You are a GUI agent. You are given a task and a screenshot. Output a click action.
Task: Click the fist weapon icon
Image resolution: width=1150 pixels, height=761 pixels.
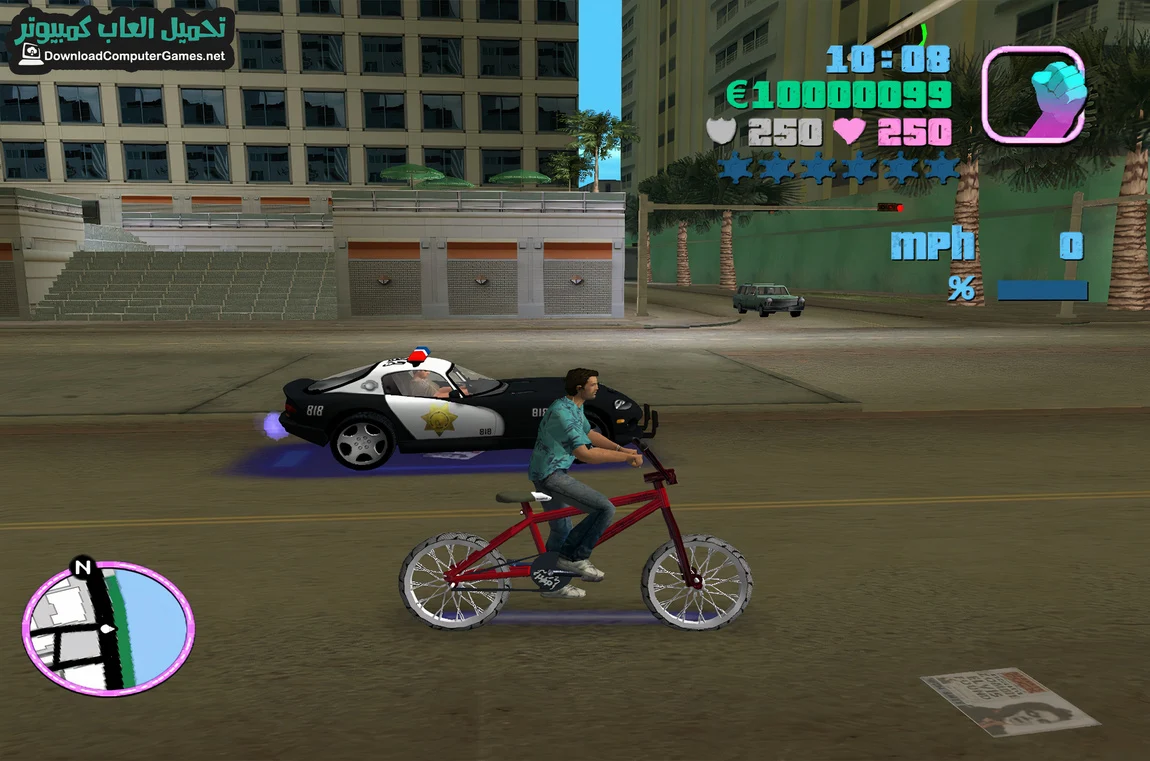(x=1033, y=93)
